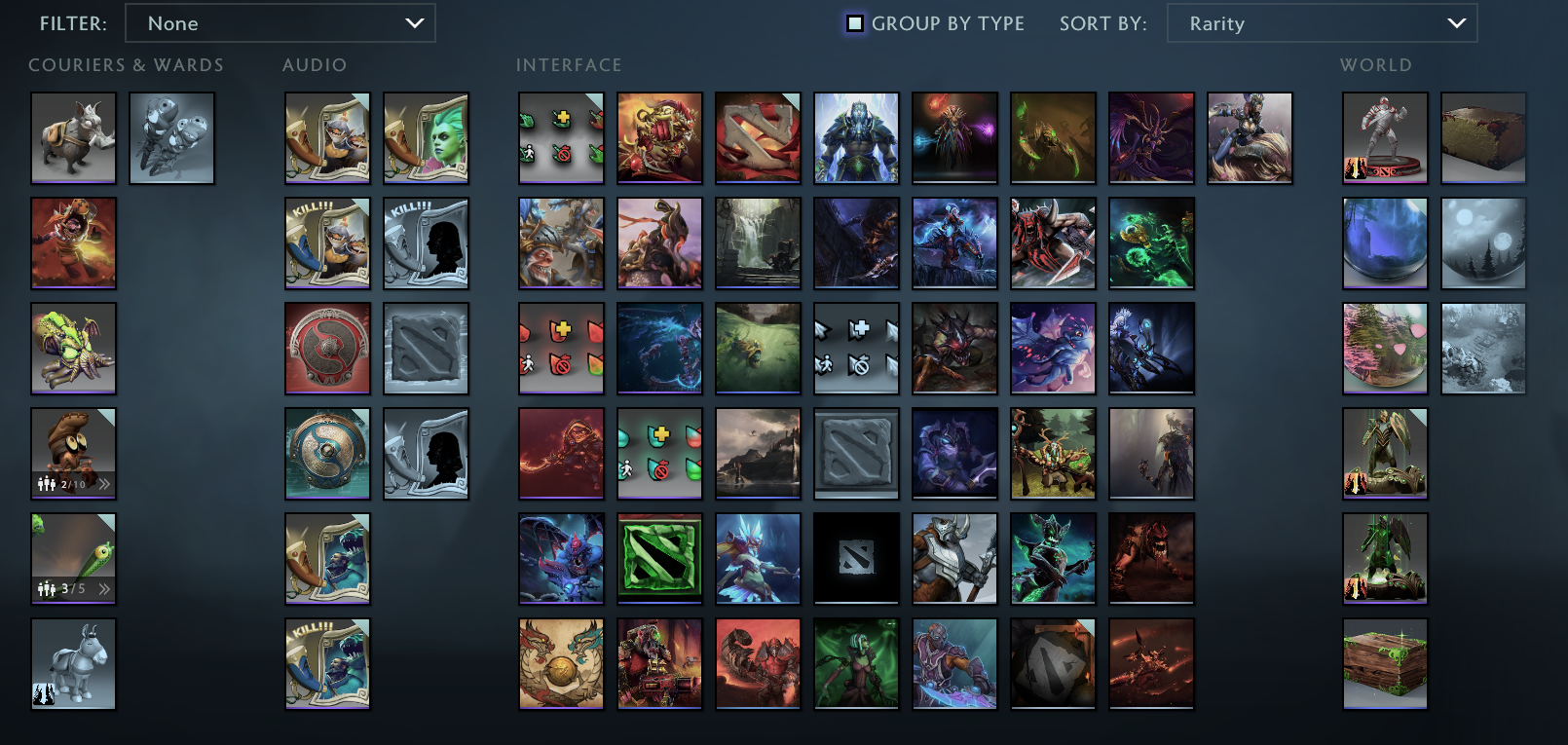
Task: Select the white donkey courier
Action: point(73,664)
